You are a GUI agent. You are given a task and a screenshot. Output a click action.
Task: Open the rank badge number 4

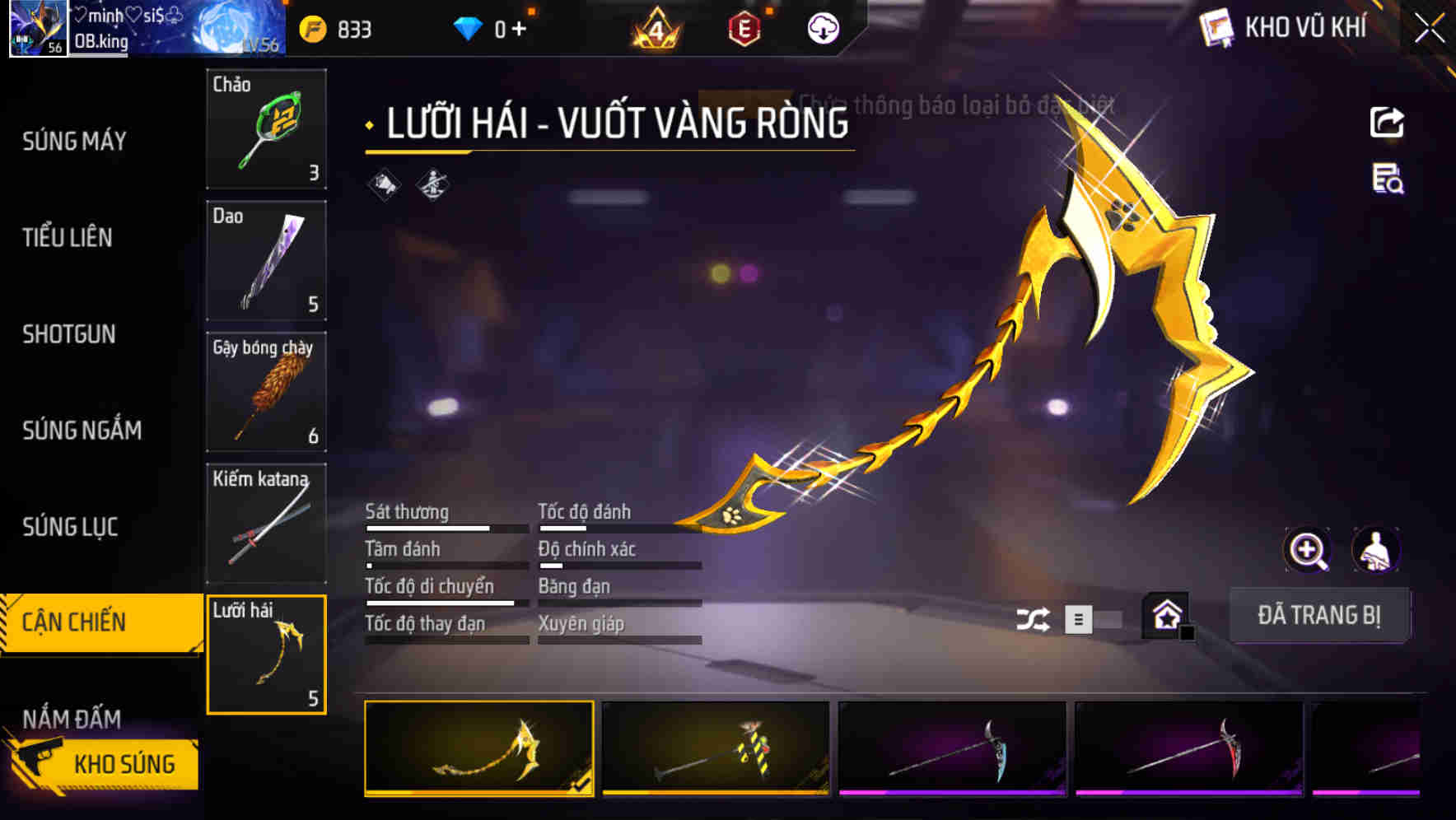[x=655, y=27]
